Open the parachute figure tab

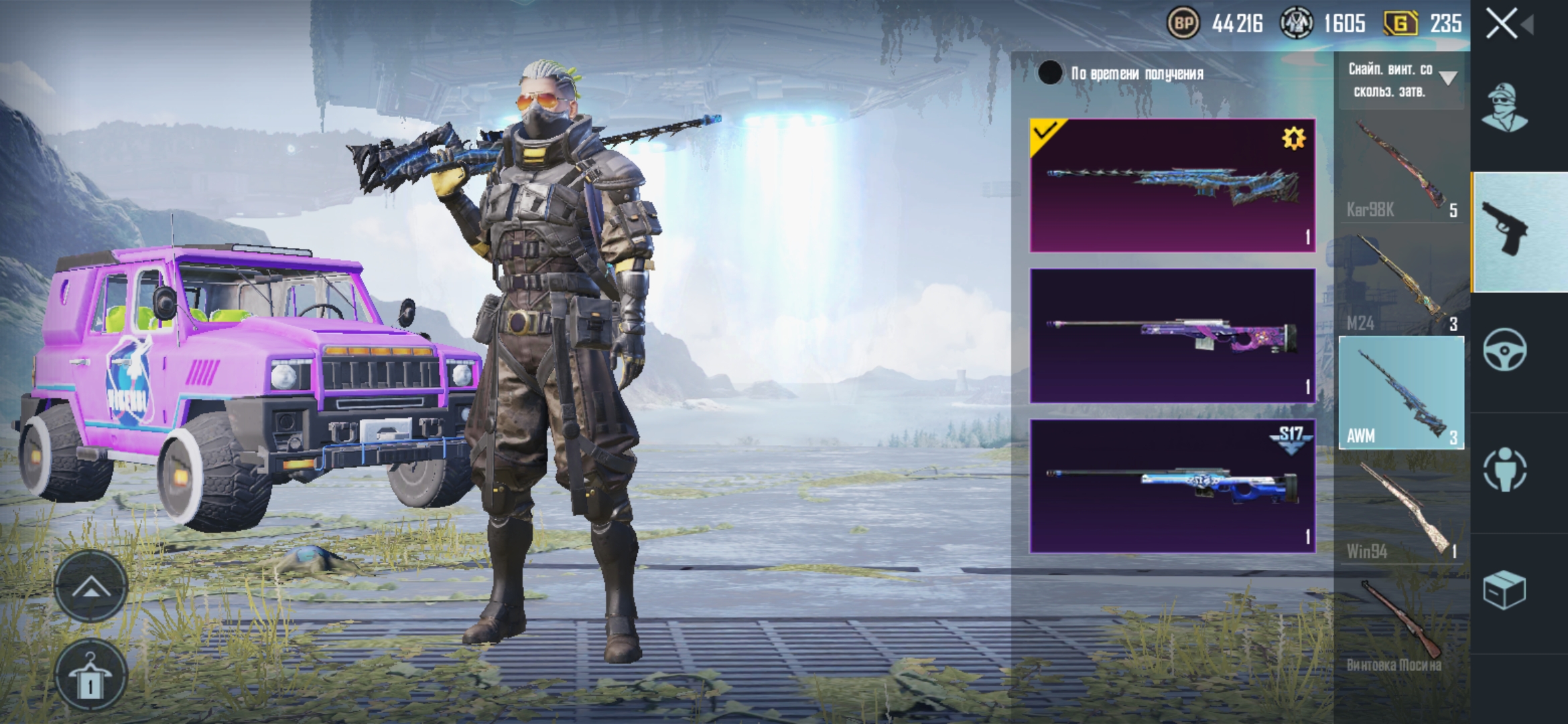[x=1505, y=469]
